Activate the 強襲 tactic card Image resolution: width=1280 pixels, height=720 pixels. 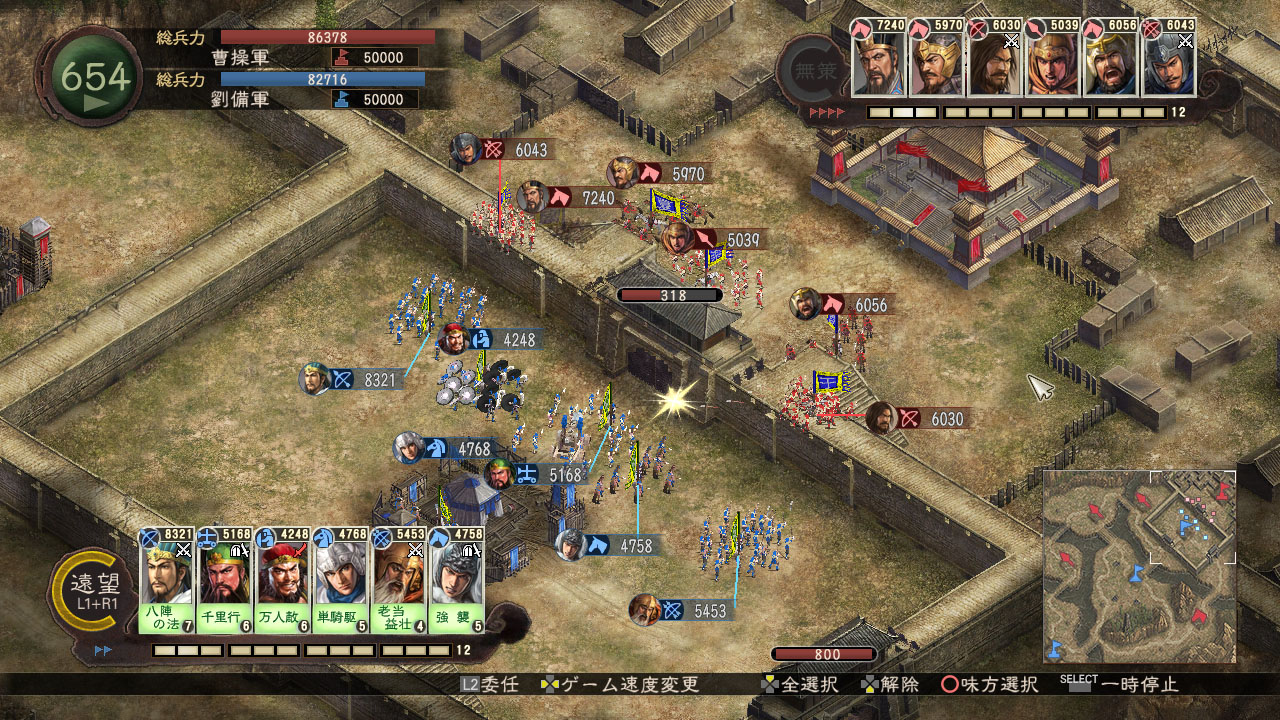(x=457, y=580)
